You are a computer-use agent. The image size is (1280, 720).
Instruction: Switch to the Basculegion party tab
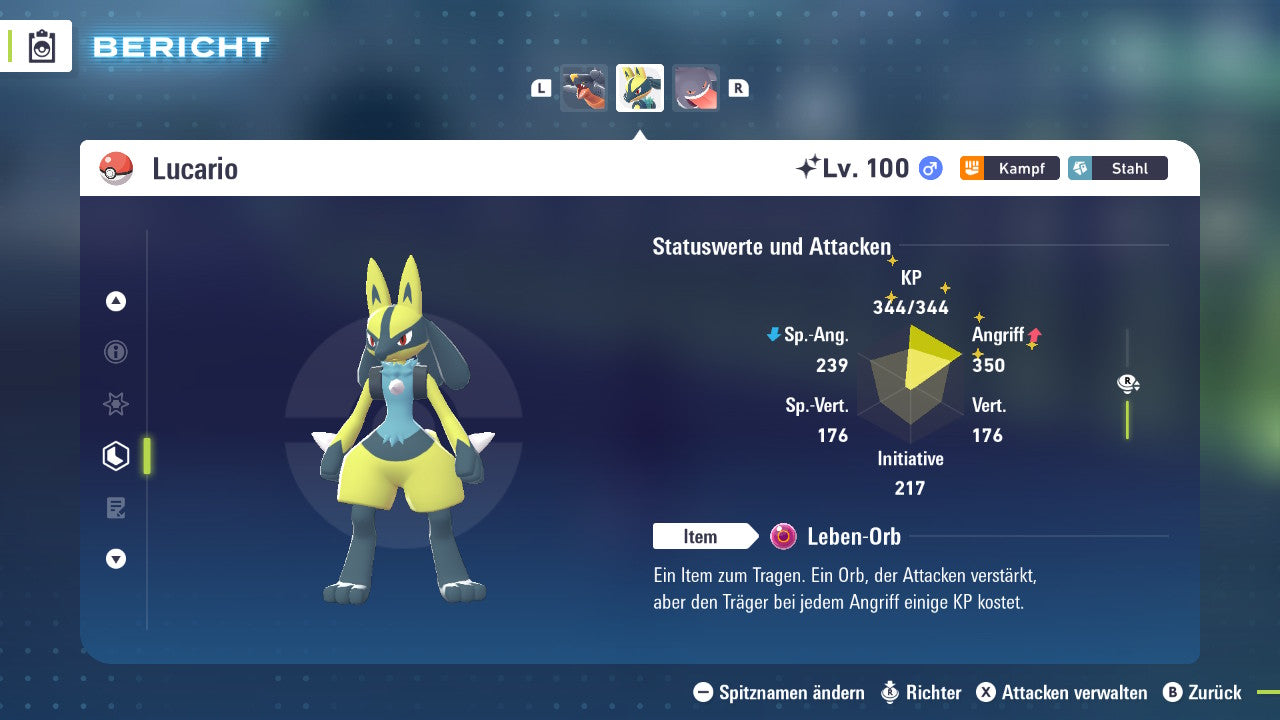(x=695, y=87)
